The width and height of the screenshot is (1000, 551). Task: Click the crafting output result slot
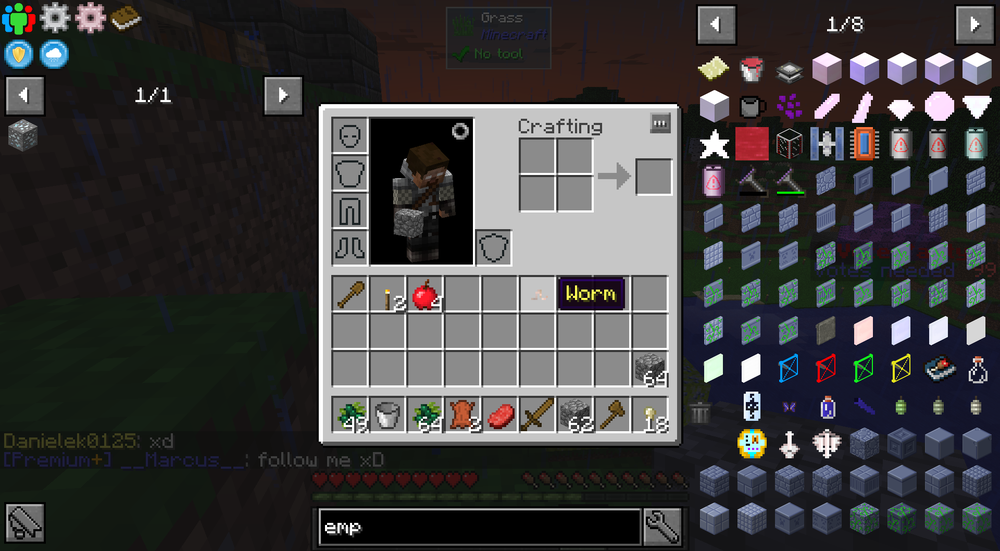click(654, 177)
